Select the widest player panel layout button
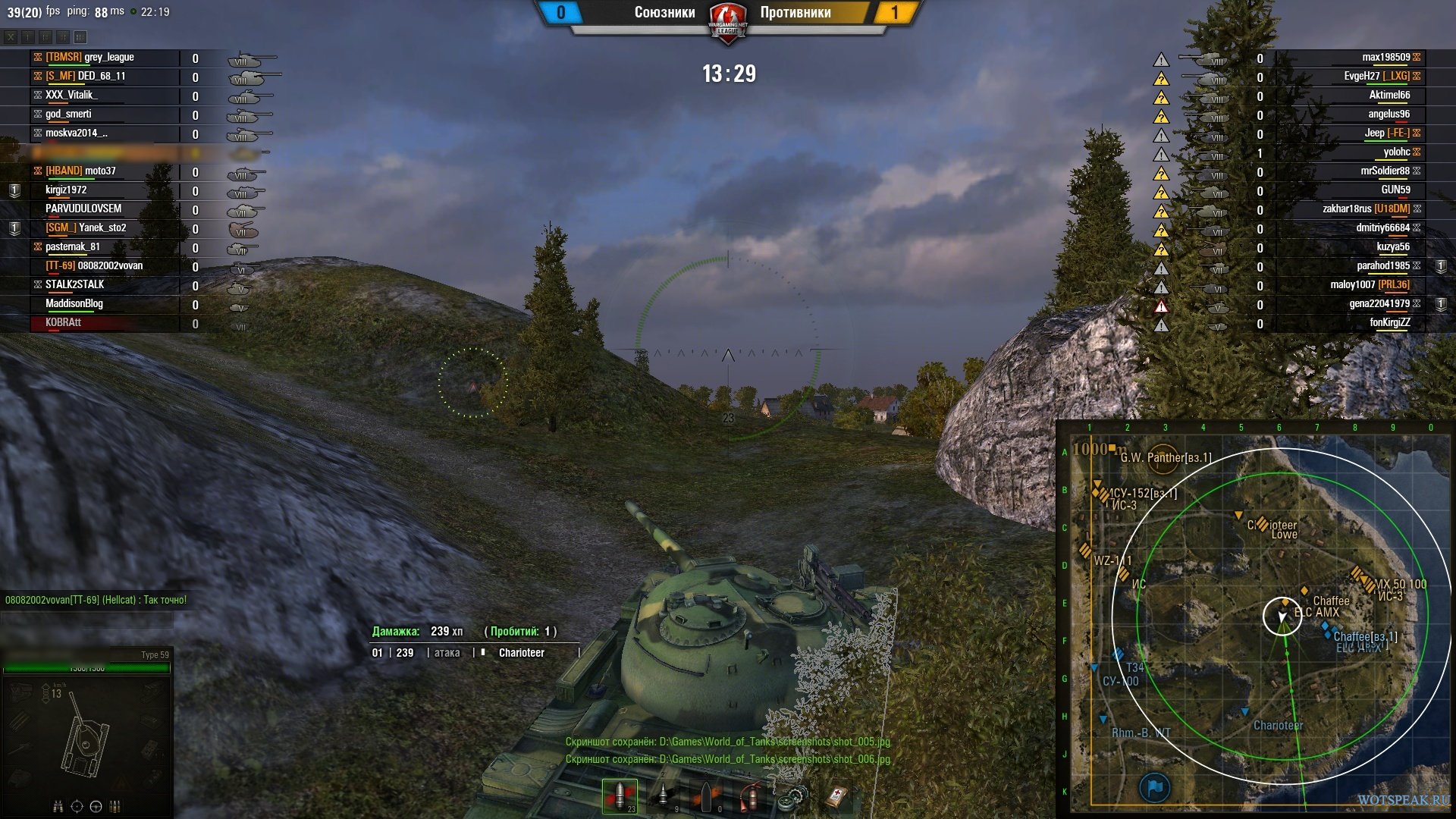Viewport: 1456px width, 819px height. point(80,36)
